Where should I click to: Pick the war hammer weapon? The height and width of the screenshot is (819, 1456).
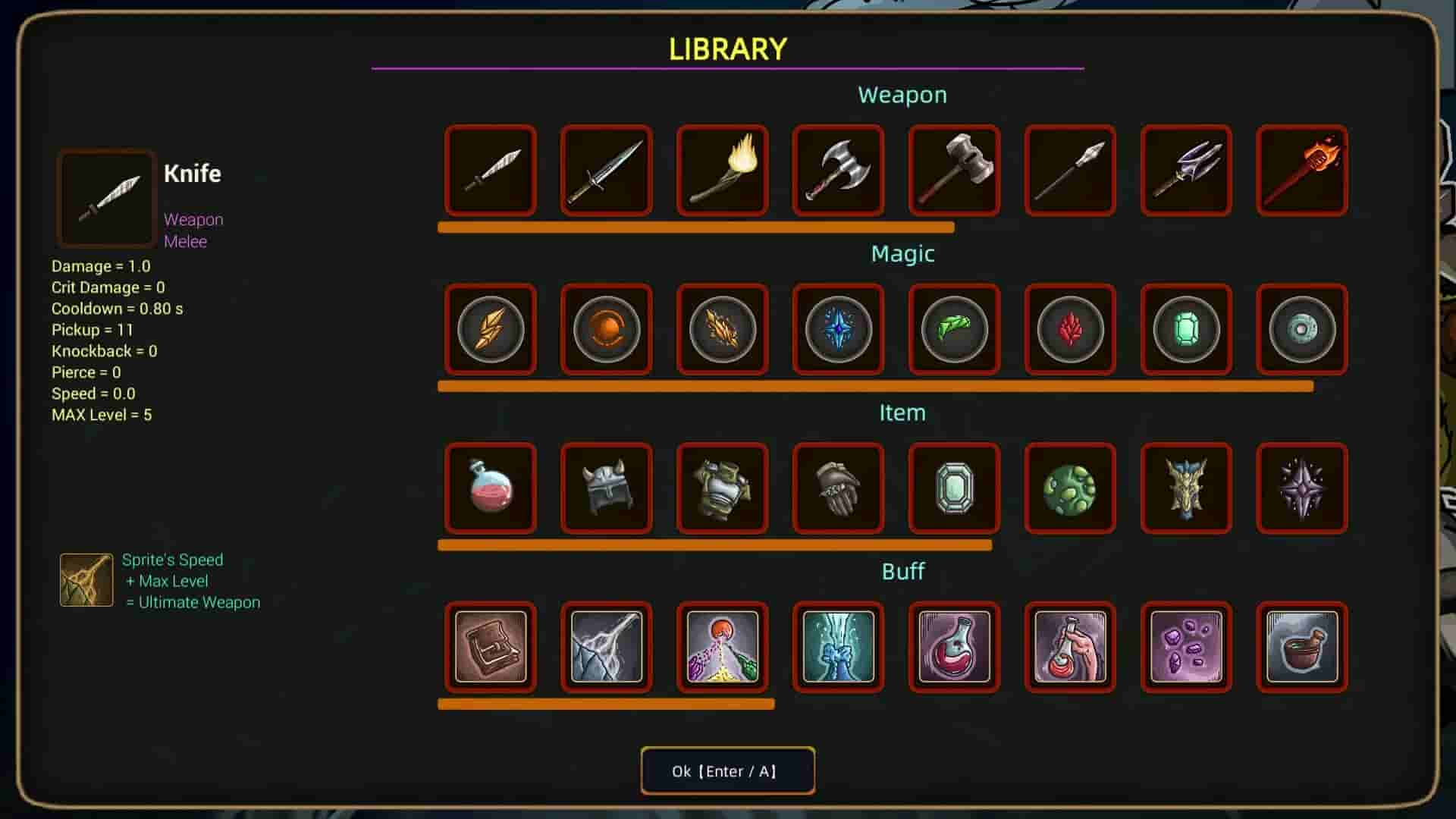coord(954,171)
